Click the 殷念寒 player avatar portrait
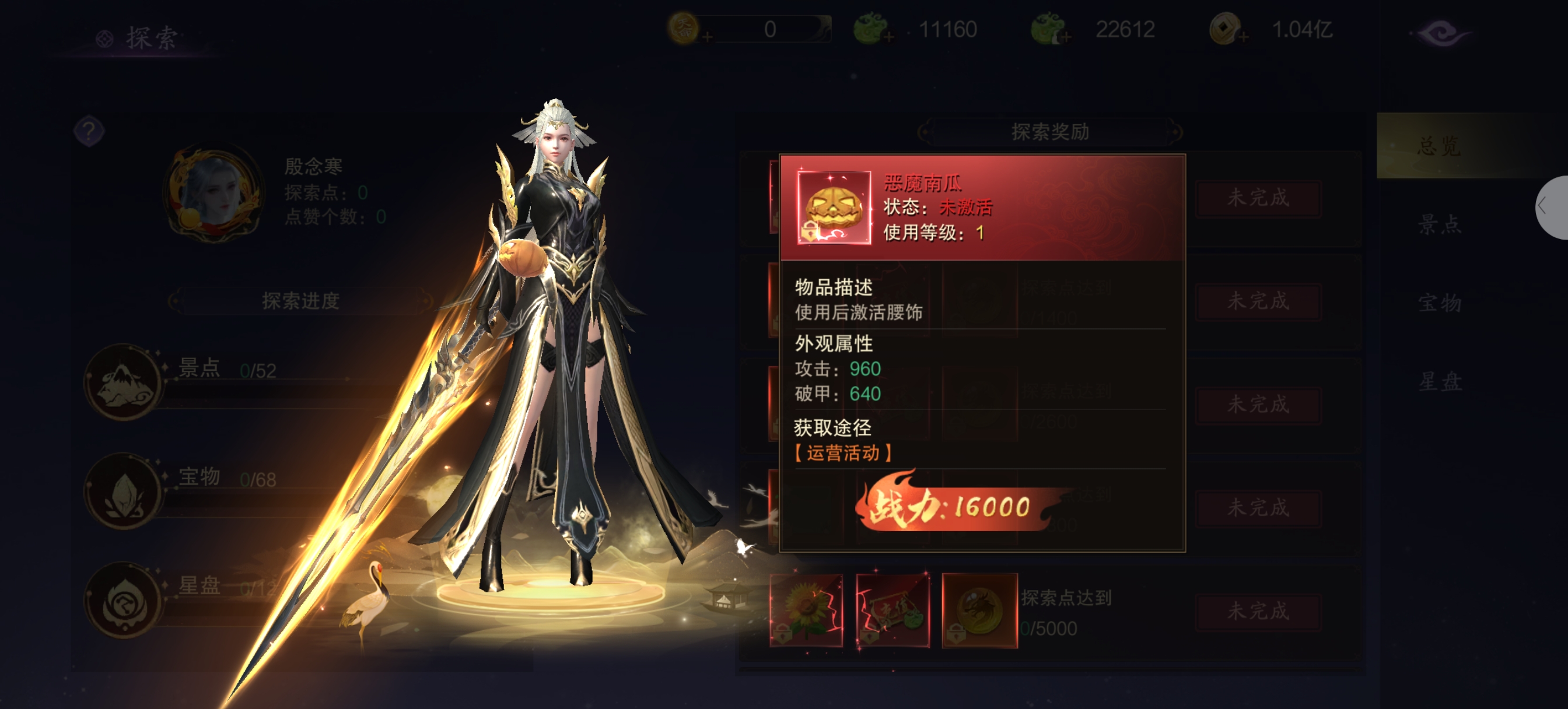 (213, 193)
